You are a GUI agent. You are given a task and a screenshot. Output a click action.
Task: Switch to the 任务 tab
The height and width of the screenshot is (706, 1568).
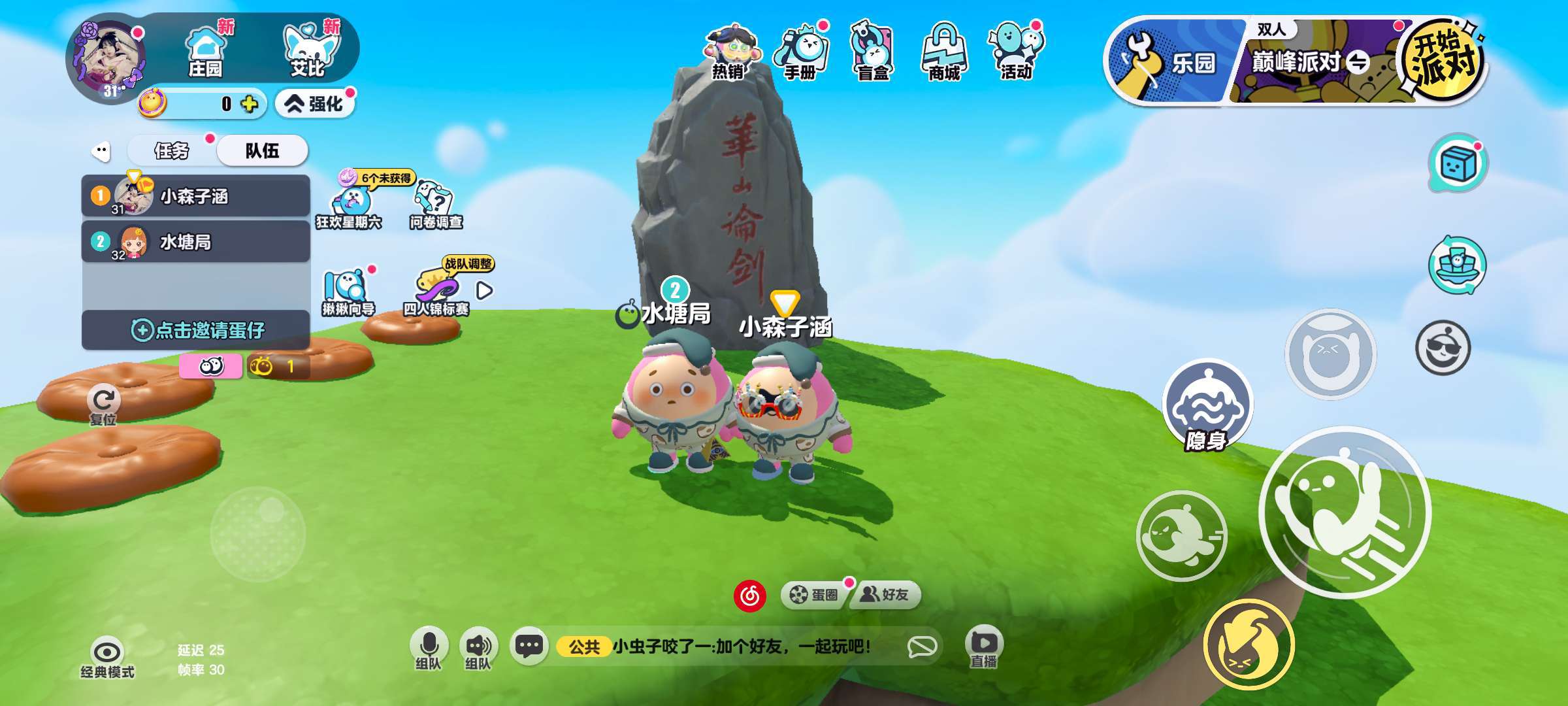(171, 151)
